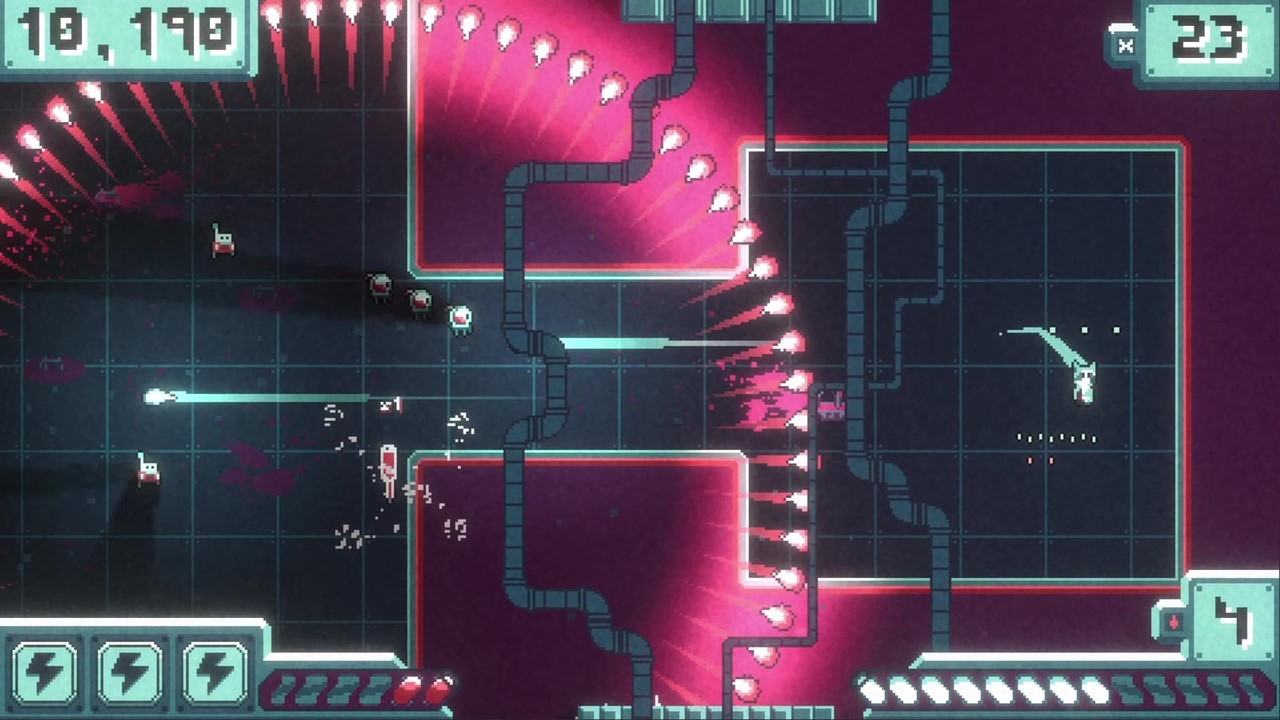Viewport: 1280px width, 720px height.
Task: Click the red down-arrow icon next to the 4 counter
Action: (x=1175, y=621)
